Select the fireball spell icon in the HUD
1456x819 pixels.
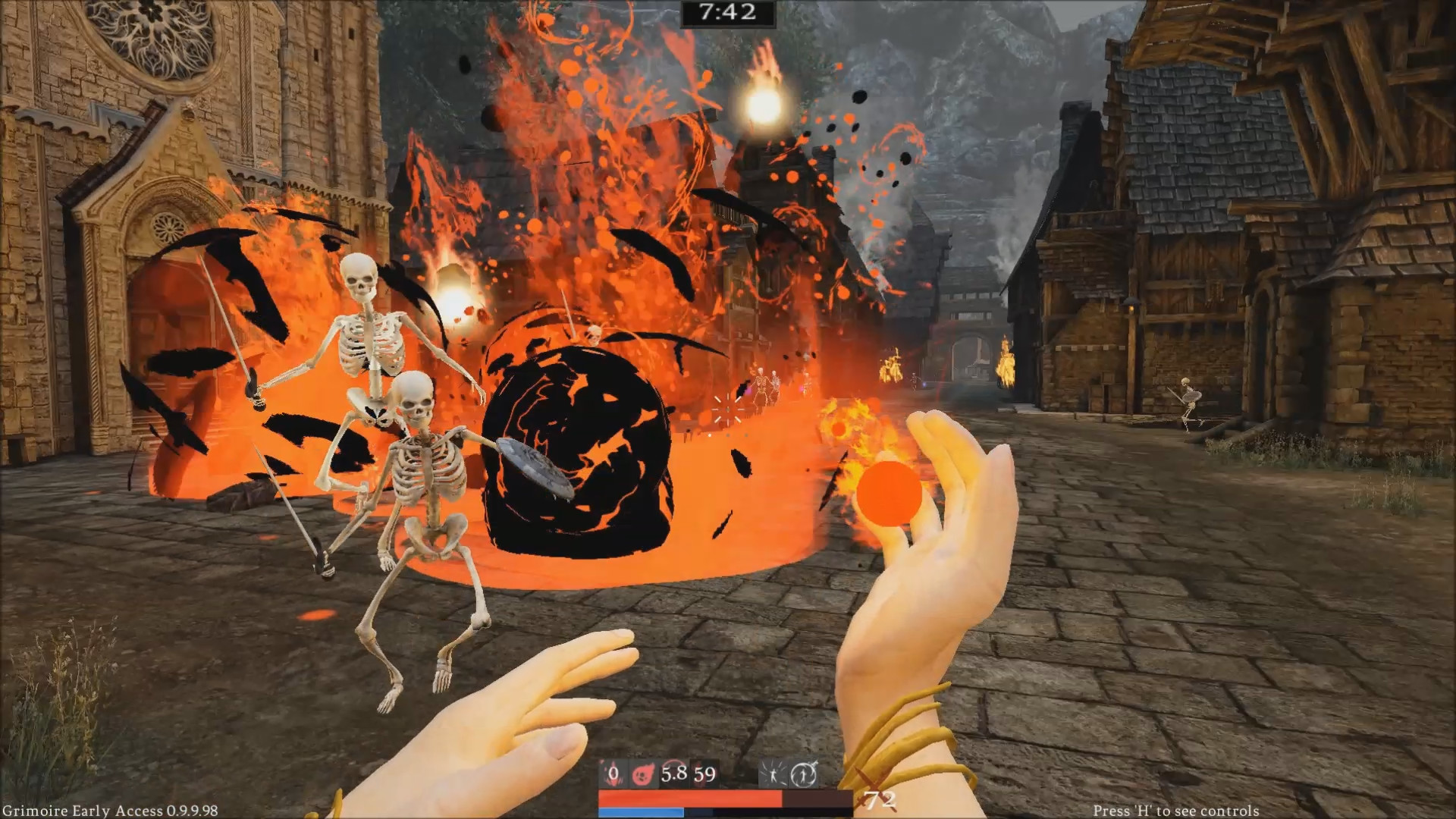(643, 773)
